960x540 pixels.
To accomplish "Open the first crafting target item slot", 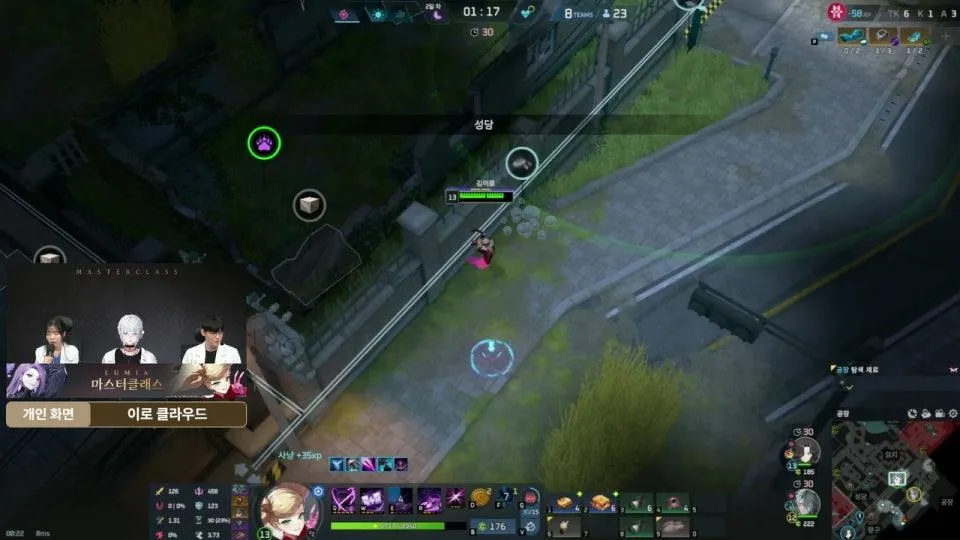I will click(851, 35).
